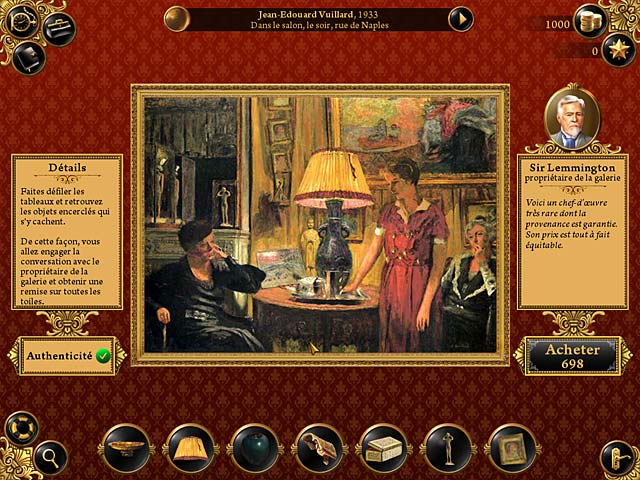Select the small statuette object slot
The width and height of the screenshot is (640, 480).
448,448
